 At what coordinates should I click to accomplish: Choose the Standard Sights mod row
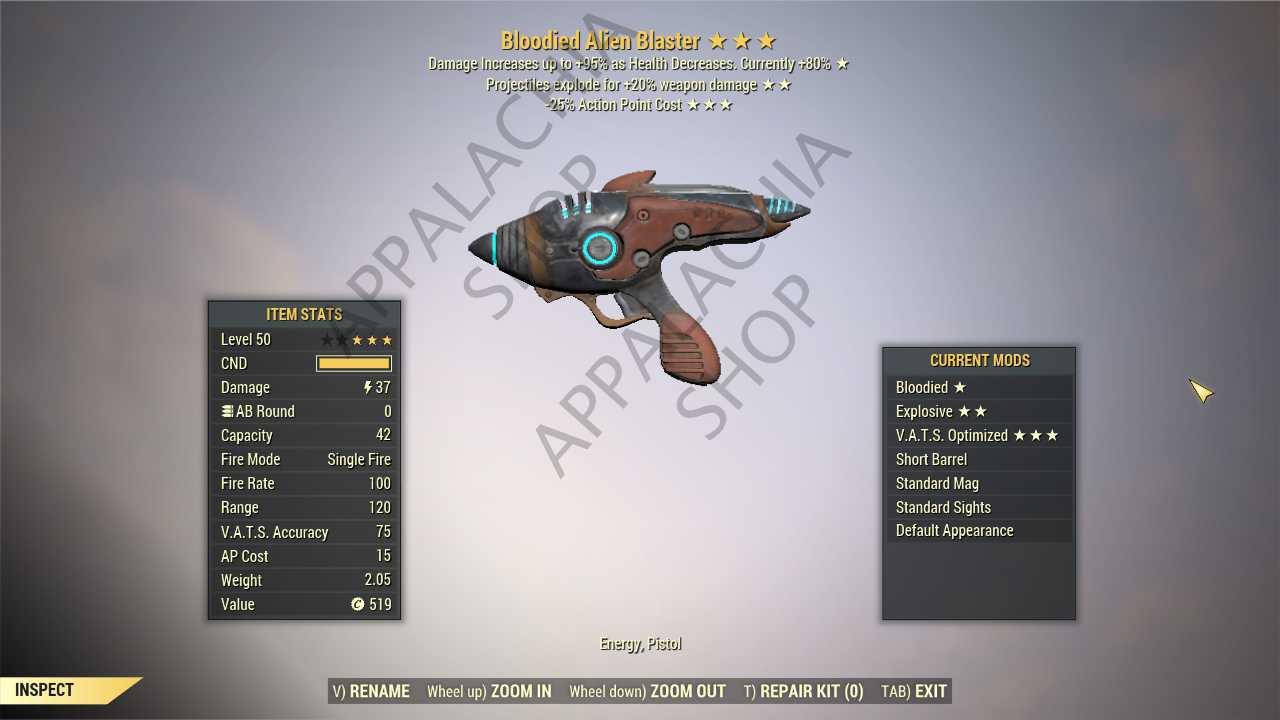point(978,507)
